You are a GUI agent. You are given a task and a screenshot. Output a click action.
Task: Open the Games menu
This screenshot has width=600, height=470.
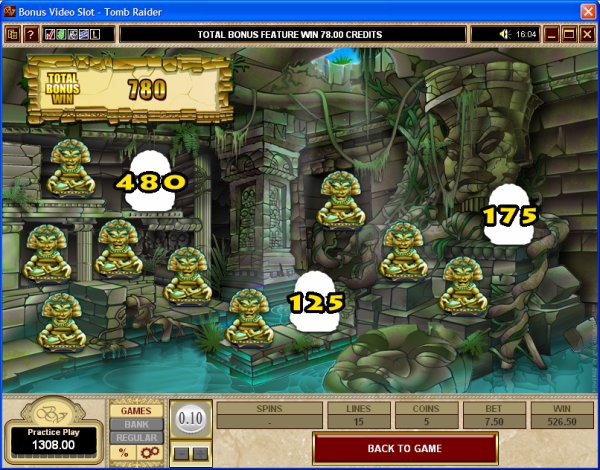click(136, 410)
